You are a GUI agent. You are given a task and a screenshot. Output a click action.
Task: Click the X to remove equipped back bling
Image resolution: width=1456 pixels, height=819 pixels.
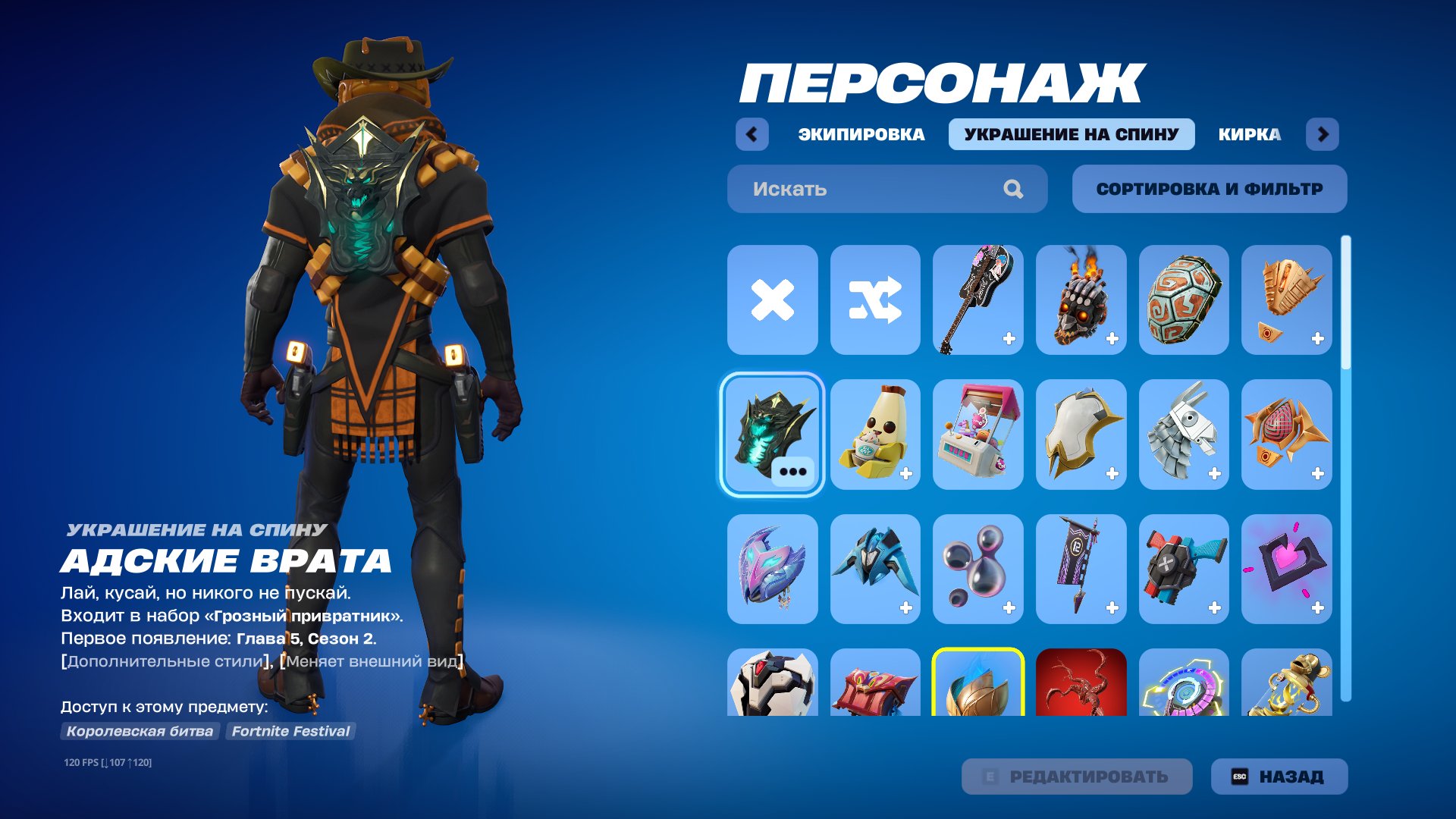(x=772, y=300)
